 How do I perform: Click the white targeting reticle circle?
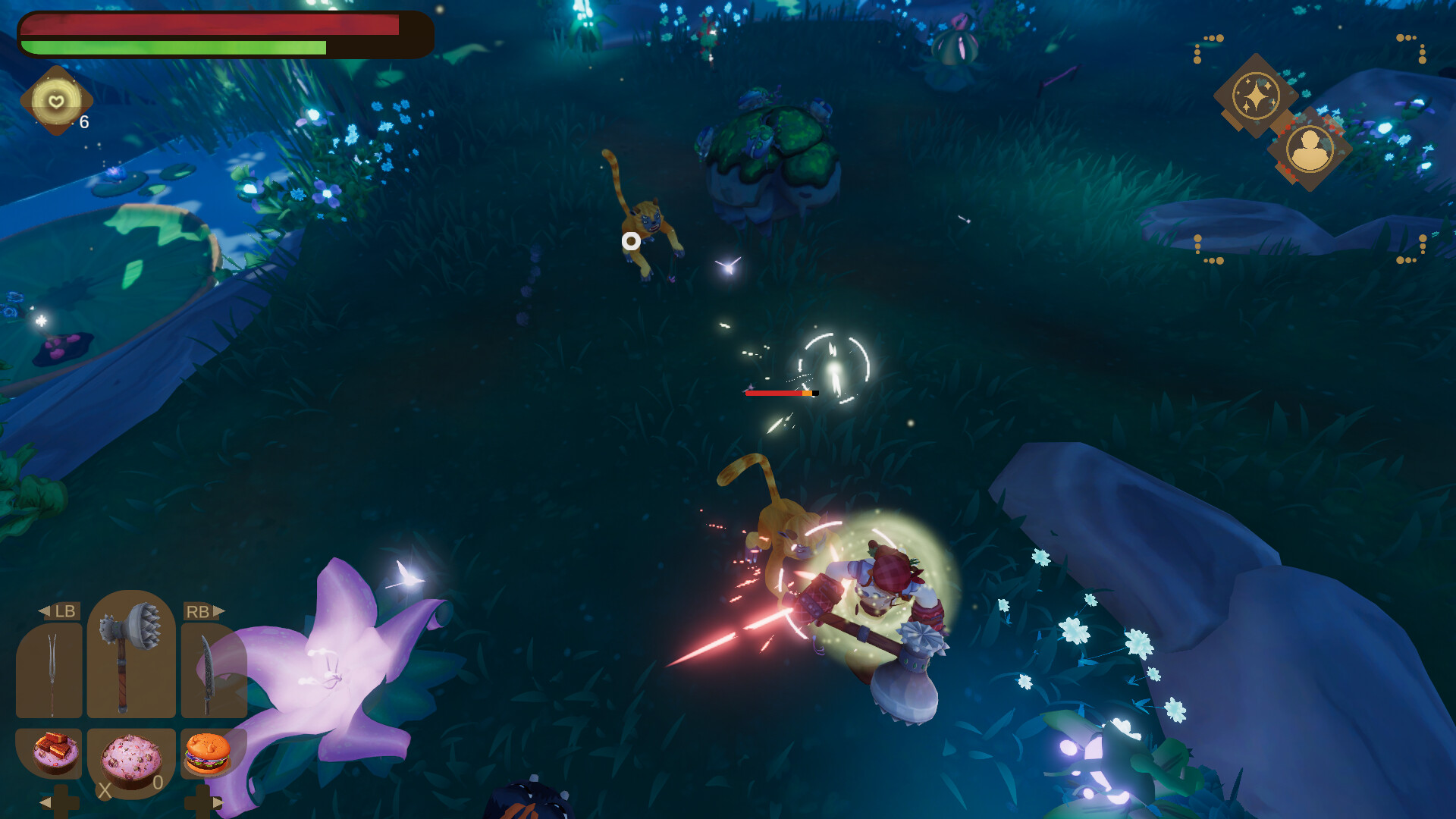tap(630, 240)
